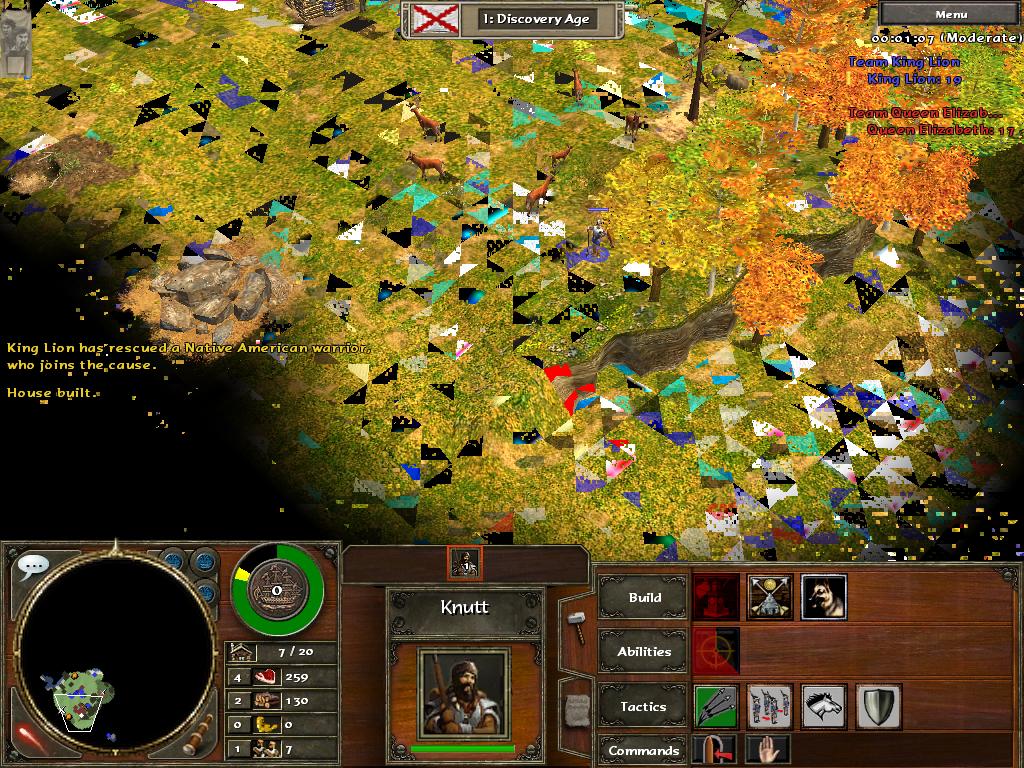The image size is (1024, 768).
Task: Click the spyglass icon beside the minimap
Action: coord(200,733)
